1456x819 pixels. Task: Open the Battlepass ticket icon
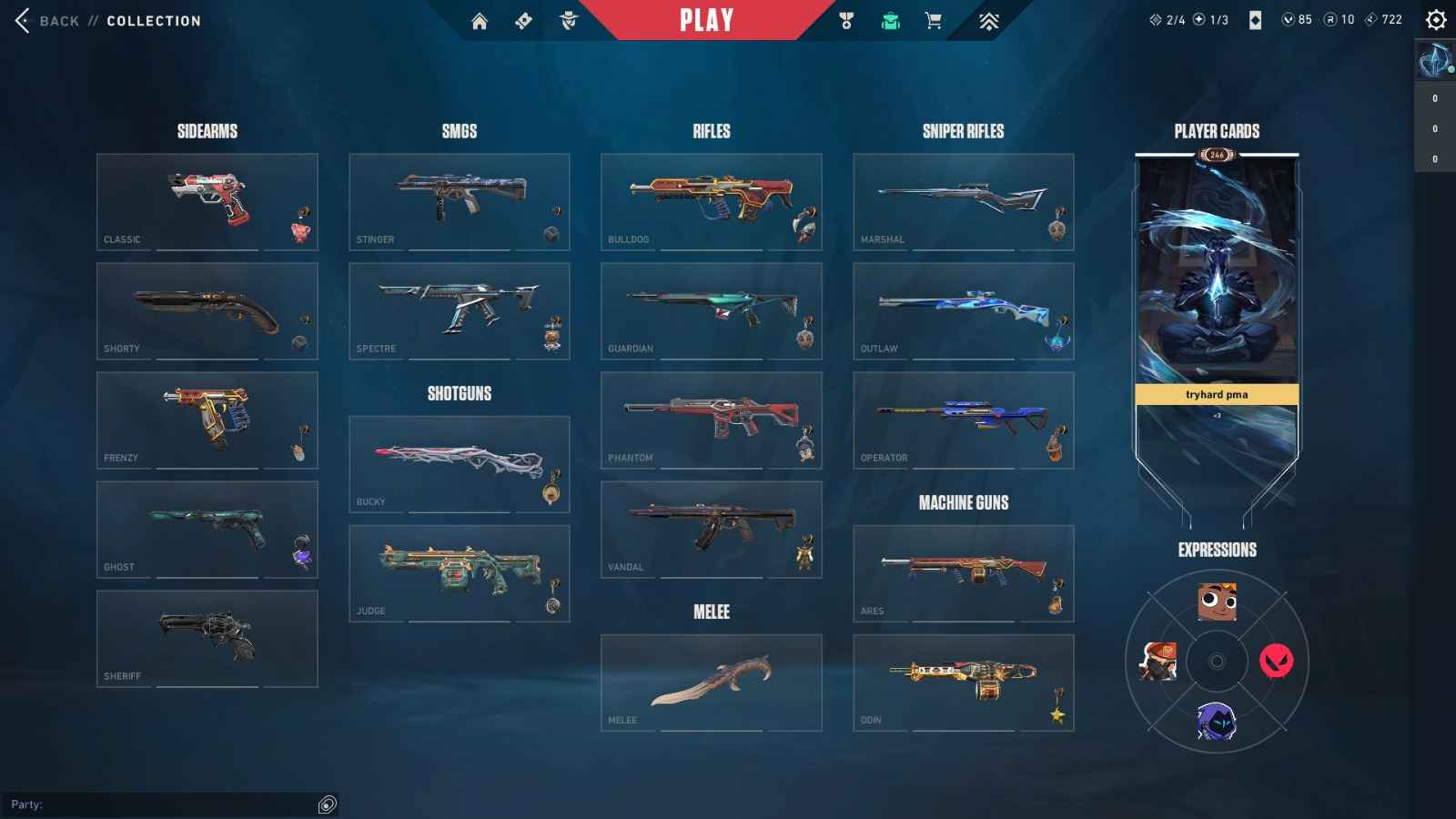[523, 19]
